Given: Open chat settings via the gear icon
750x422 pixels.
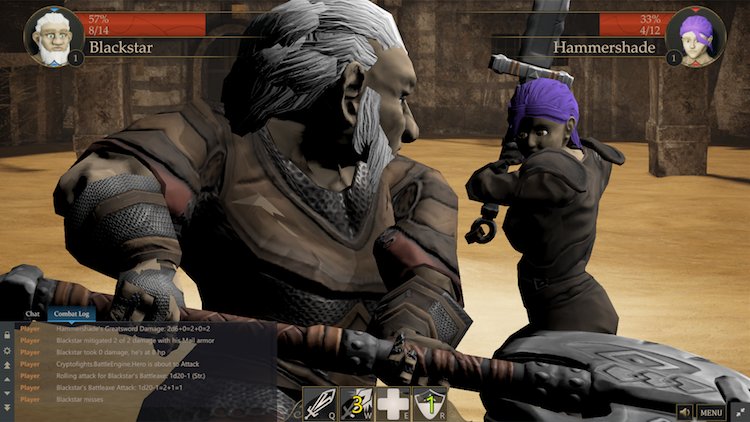Looking at the screenshot, I should coord(8,351).
